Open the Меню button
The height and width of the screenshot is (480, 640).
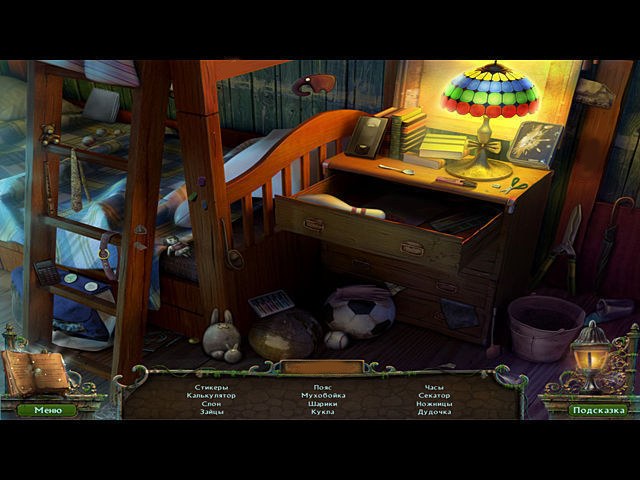(47, 410)
